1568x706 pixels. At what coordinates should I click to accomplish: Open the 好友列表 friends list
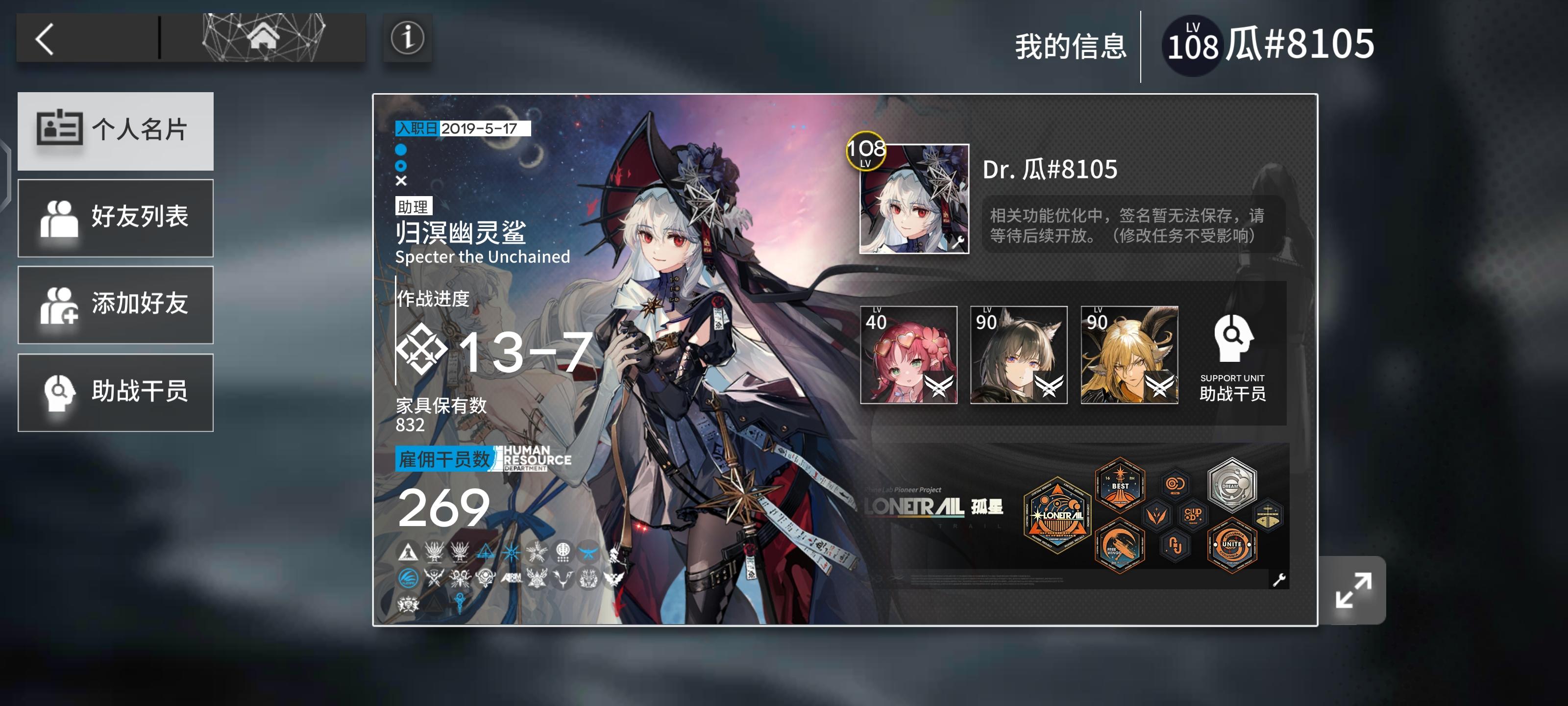(115, 218)
